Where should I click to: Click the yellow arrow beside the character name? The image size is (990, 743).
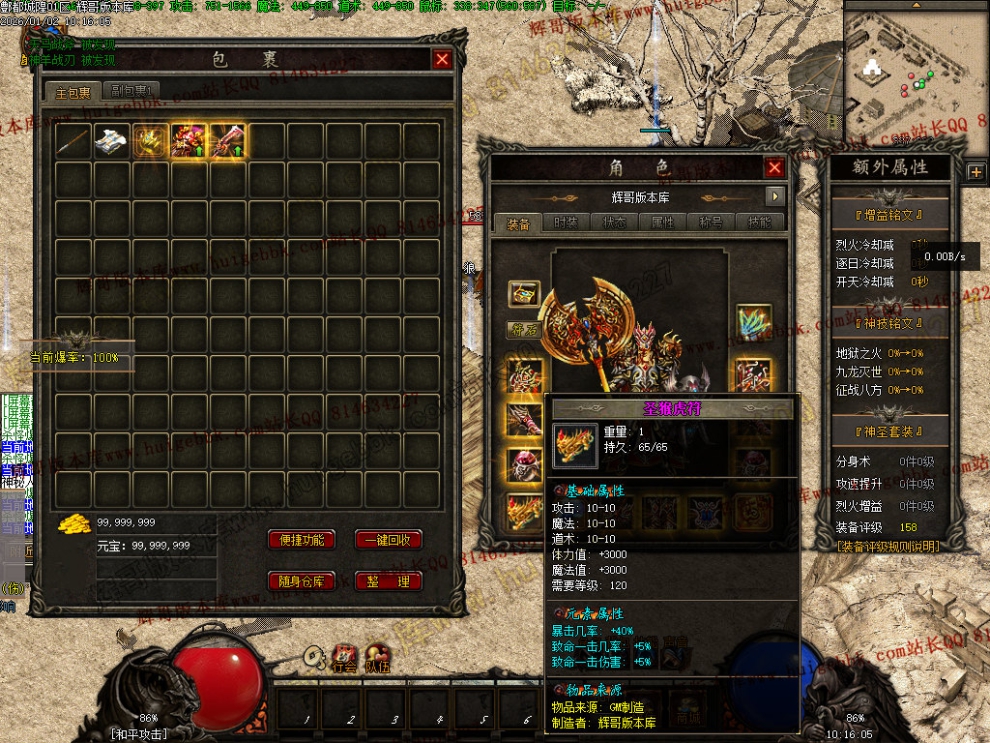[774, 196]
